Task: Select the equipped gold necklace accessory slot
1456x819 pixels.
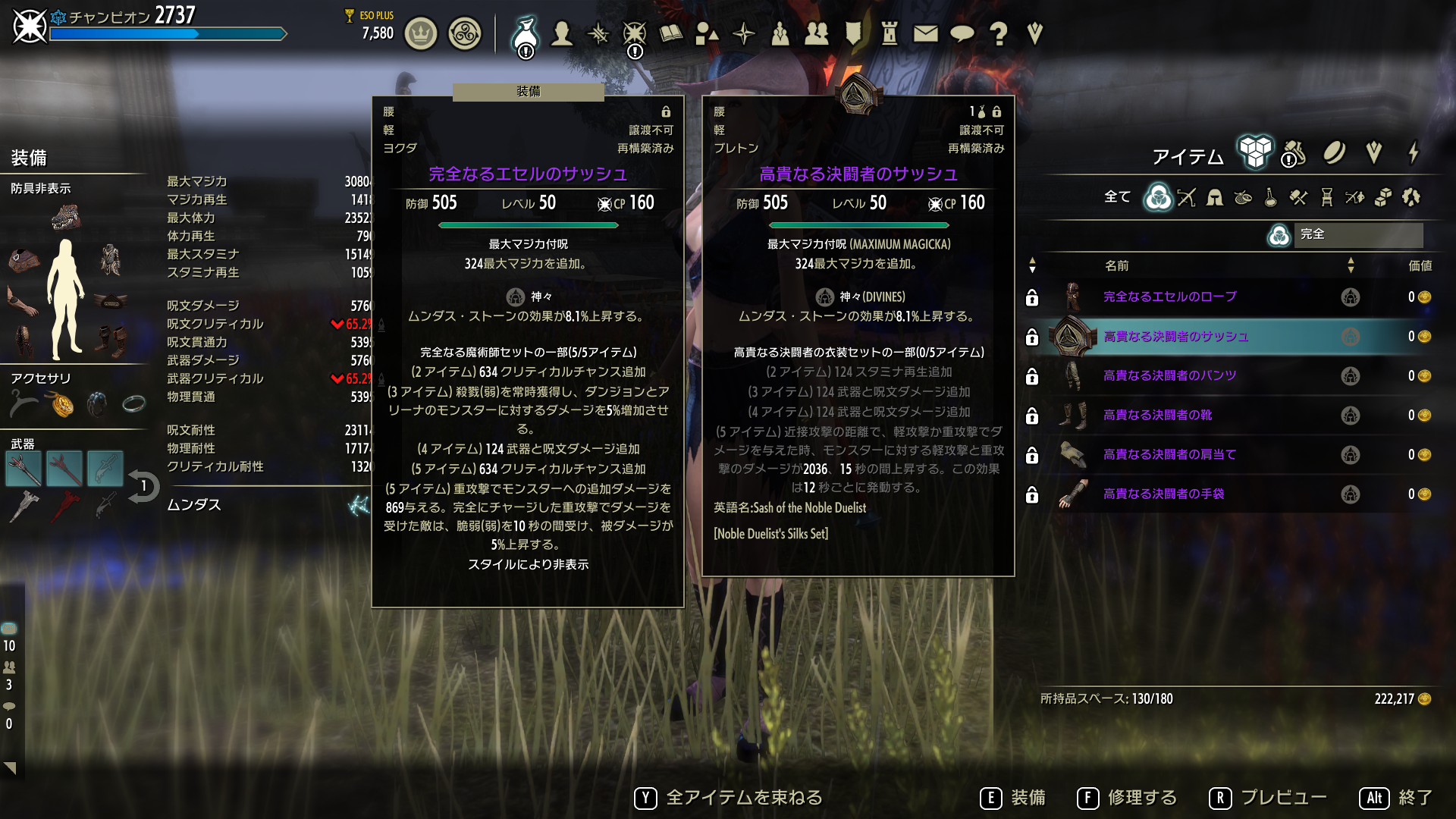Action: (x=62, y=405)
